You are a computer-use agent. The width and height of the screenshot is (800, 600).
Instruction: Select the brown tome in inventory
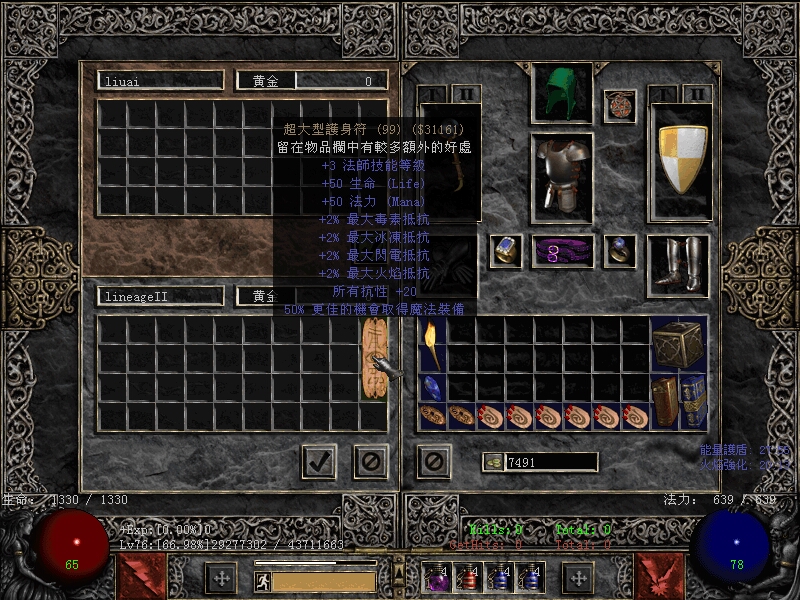coord(664,402)
